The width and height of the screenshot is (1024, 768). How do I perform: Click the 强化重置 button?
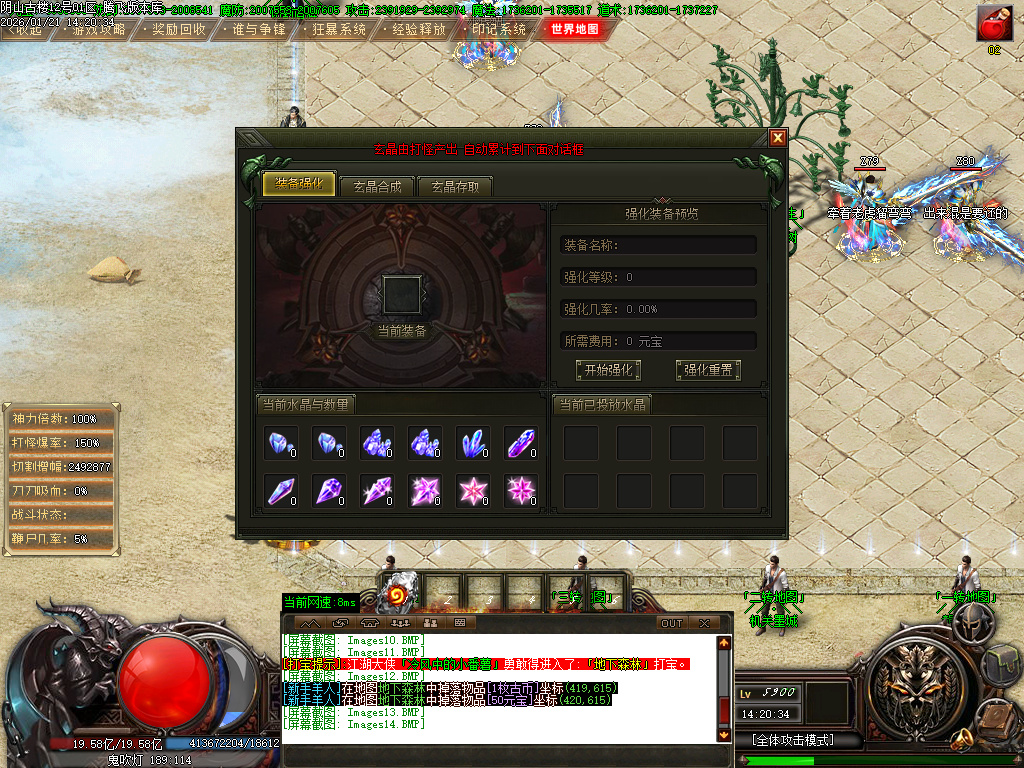(708, 370)
